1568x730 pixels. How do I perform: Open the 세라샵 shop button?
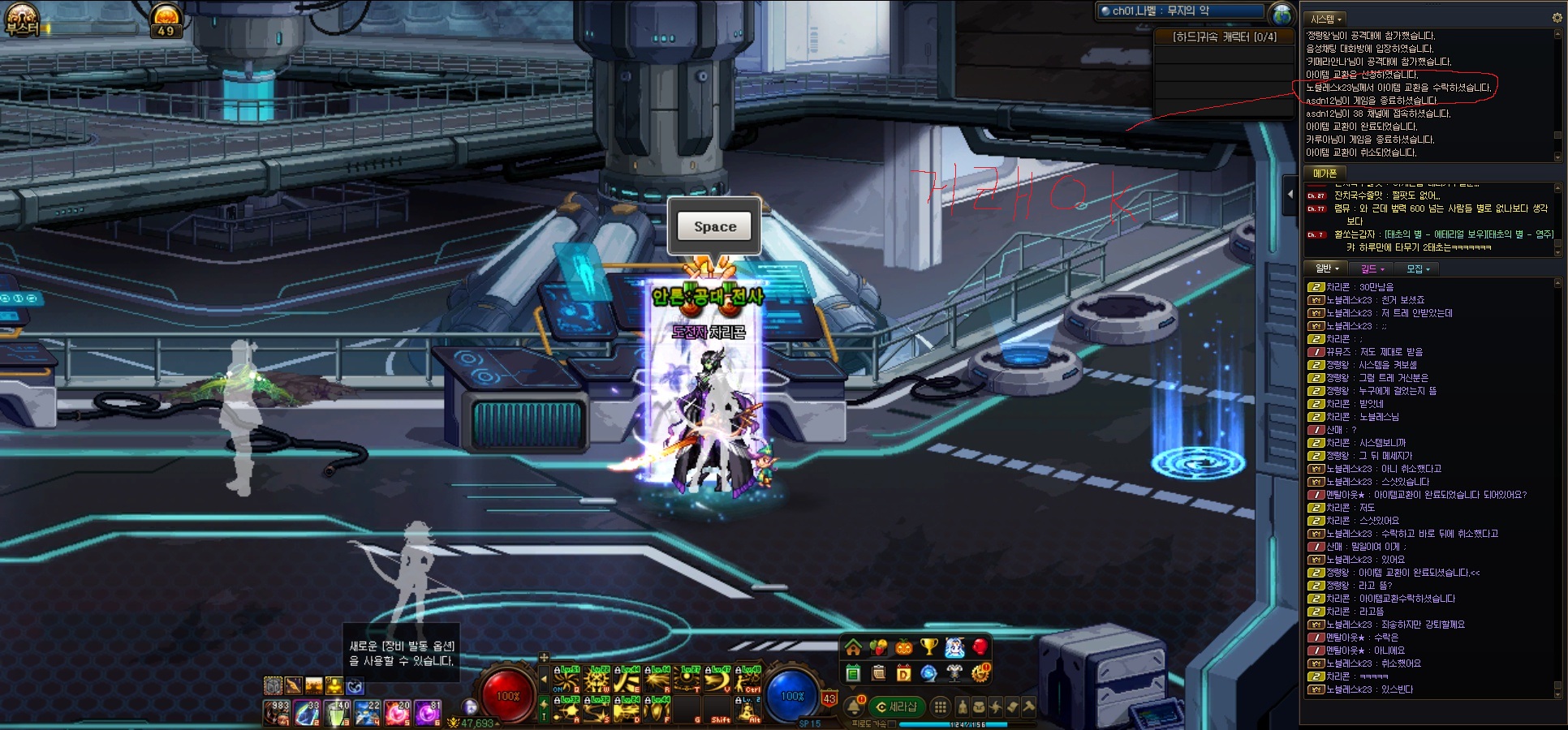(896, 706)
